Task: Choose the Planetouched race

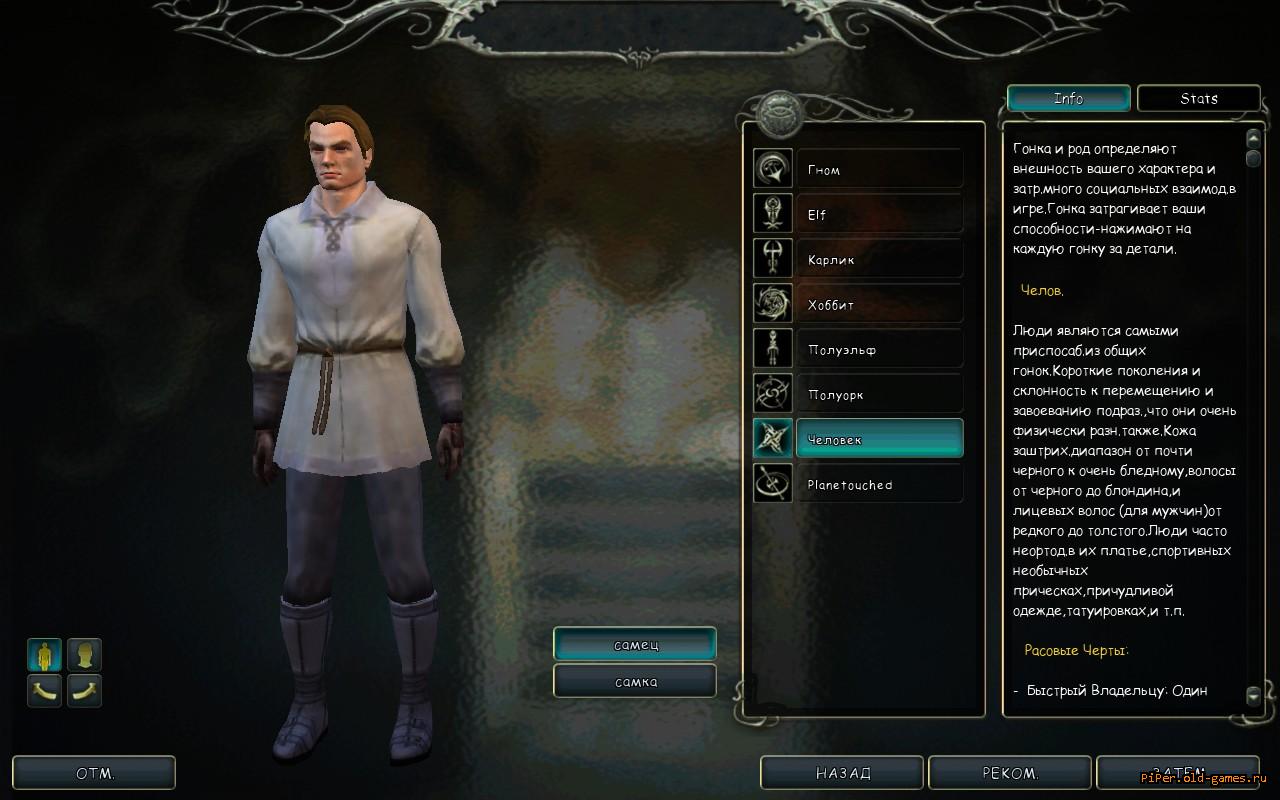Action: point(879,484)
